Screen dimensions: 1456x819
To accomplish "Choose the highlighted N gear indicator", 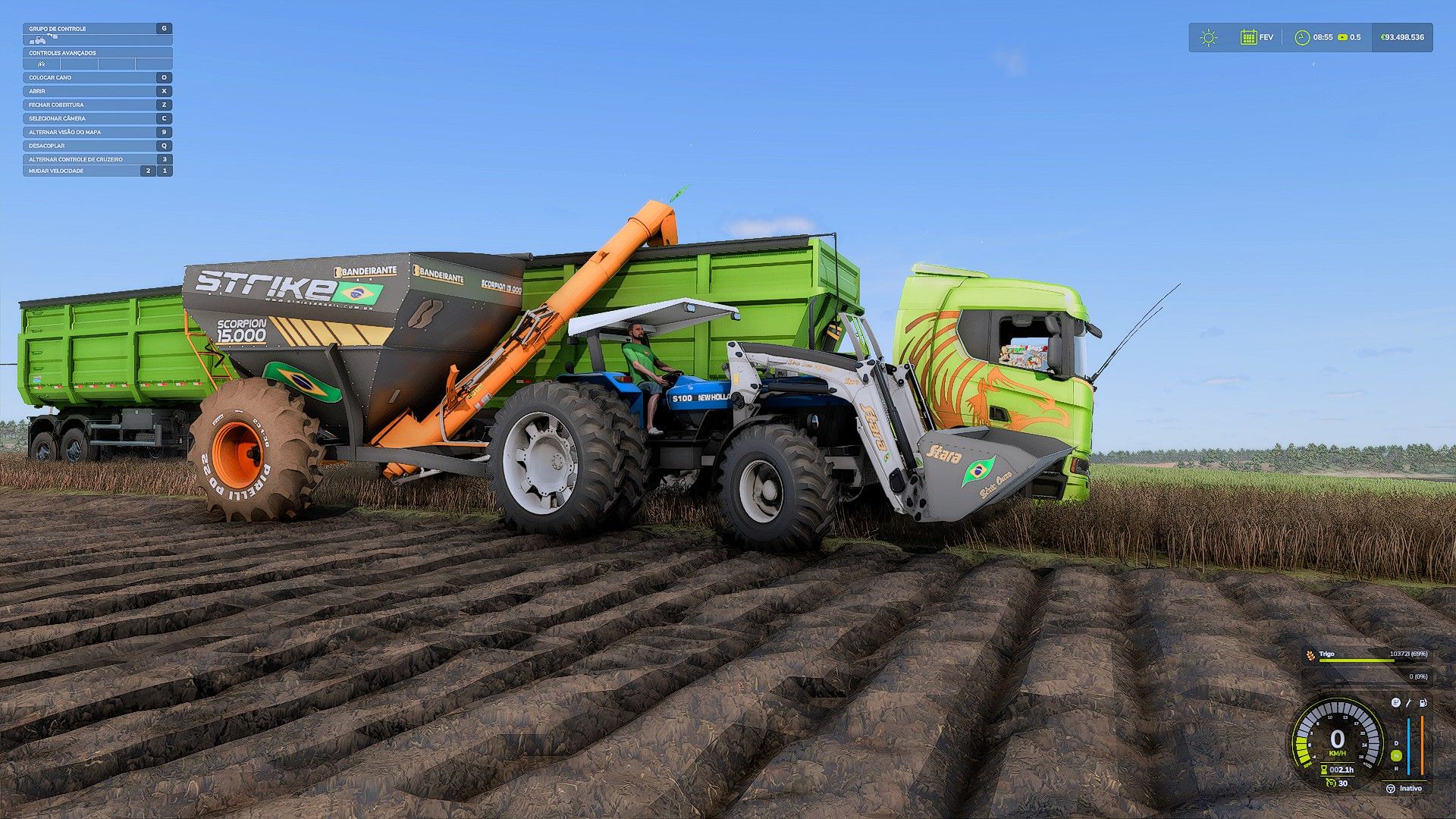I will [x=1396, y=755].
